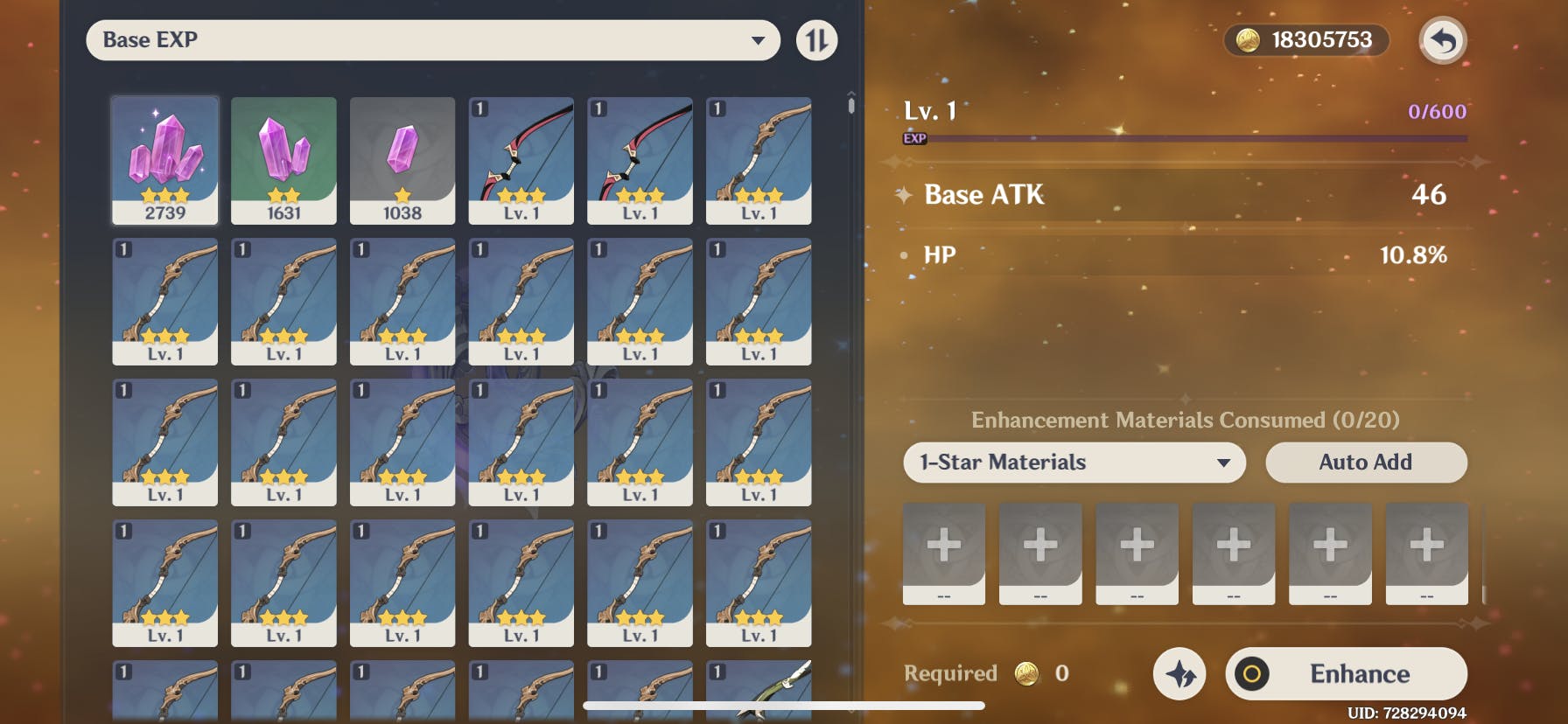Click the Enhance button
The image size is (1568, 724).
[x=1346, y=673]
